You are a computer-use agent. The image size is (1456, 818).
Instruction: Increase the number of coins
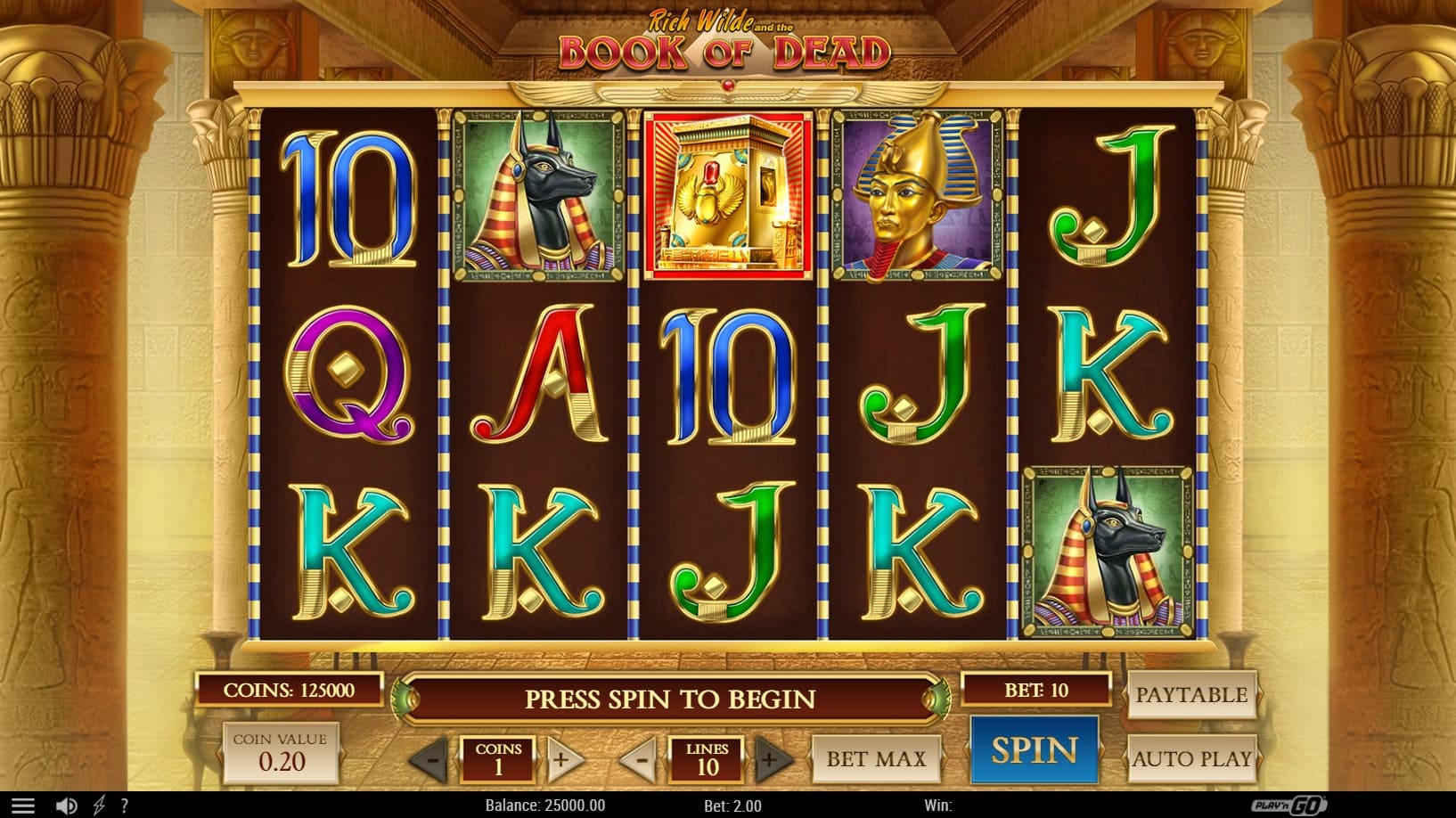563,760
